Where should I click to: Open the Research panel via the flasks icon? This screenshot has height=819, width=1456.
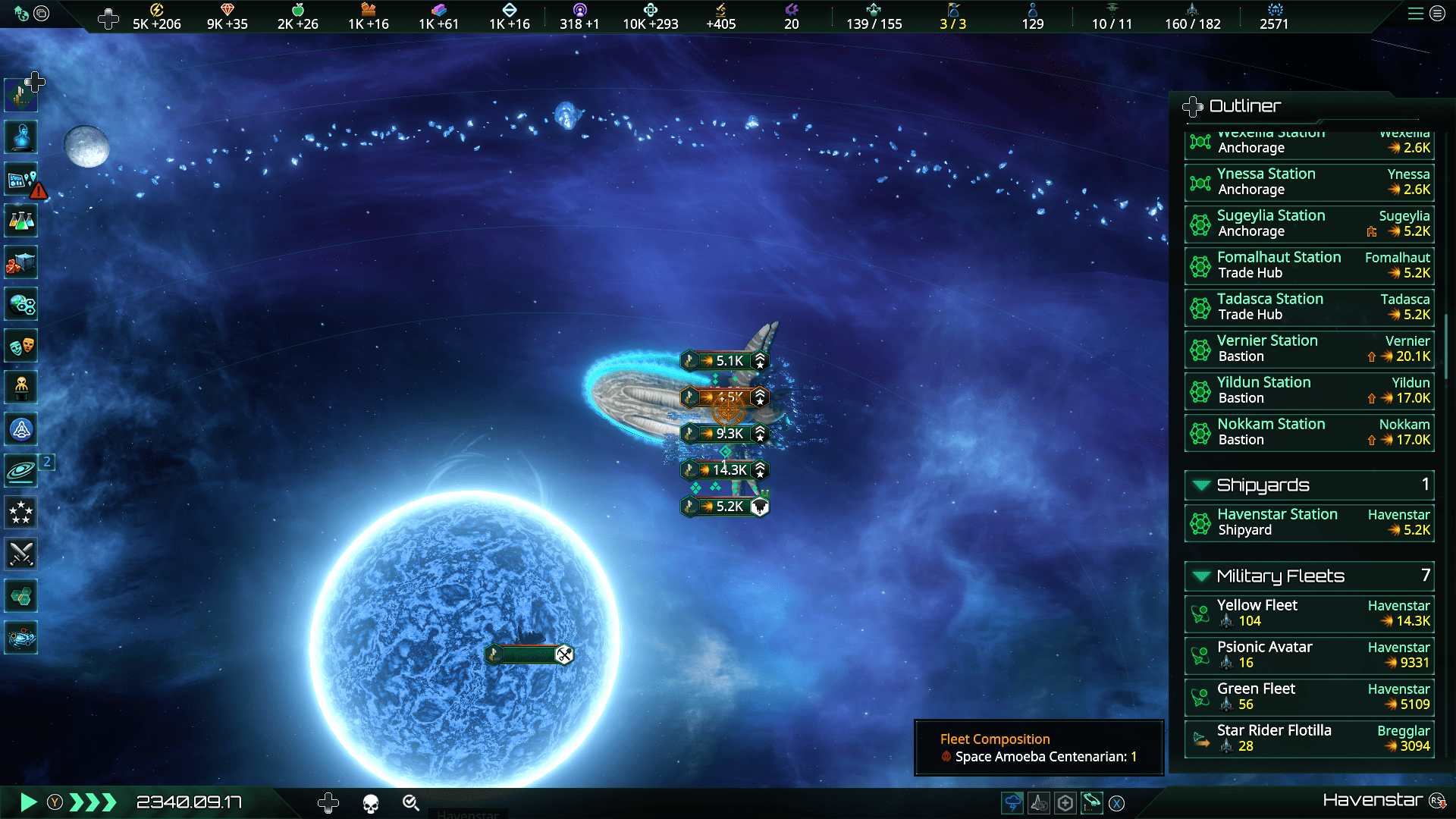click(20, 221)
